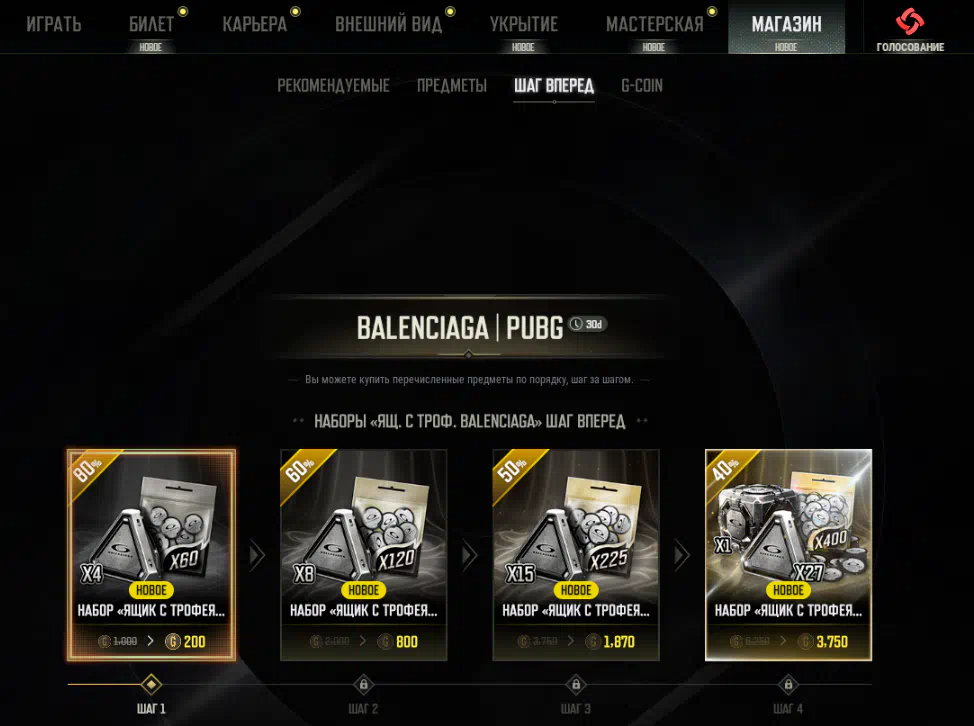Switch to the БИЛЕТ tab

click(151, 25)
